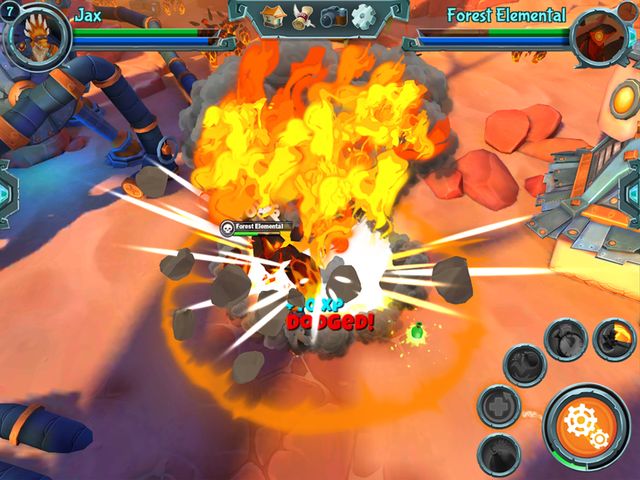Open settings with the gear icon

[363, 15]
